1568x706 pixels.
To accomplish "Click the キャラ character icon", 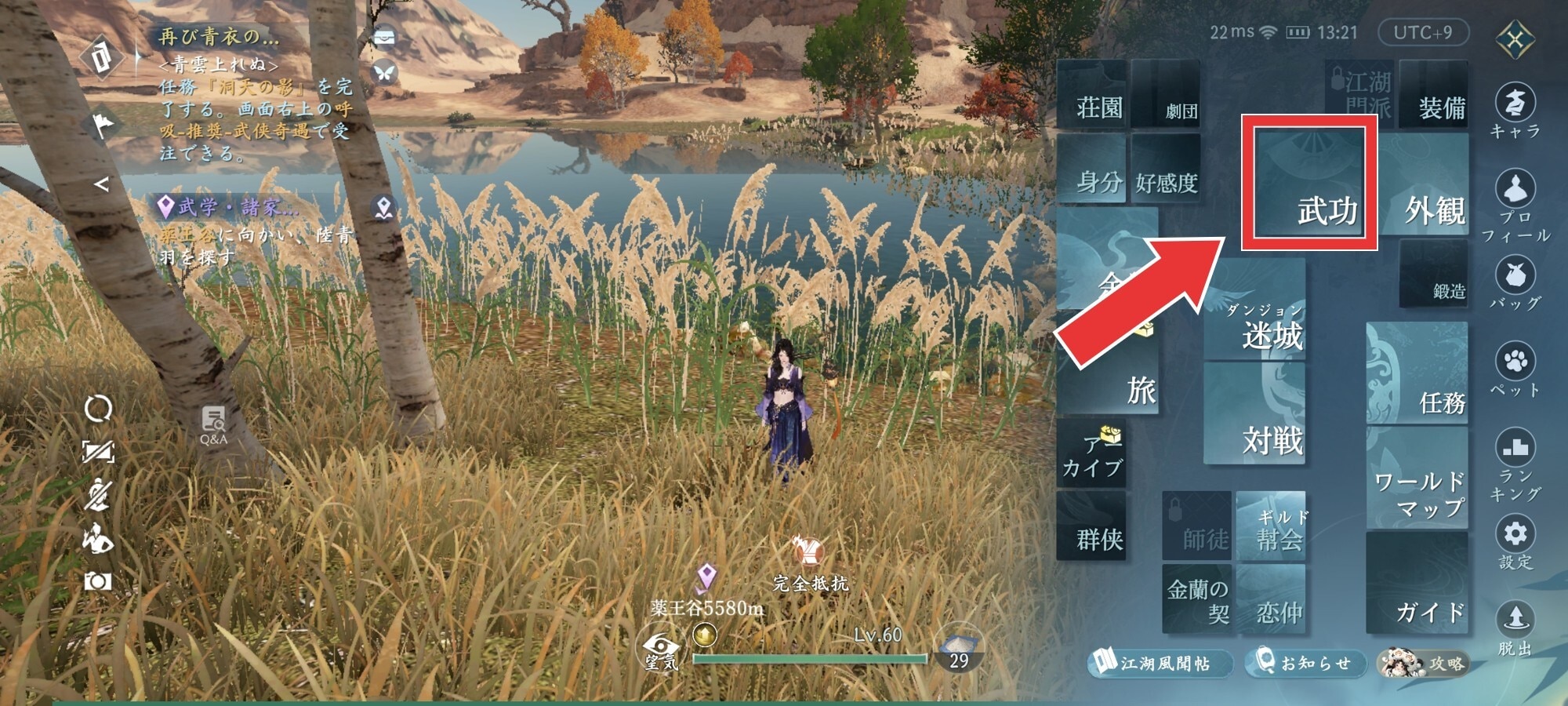I will pyautogui.click(x=1515, y=111).
